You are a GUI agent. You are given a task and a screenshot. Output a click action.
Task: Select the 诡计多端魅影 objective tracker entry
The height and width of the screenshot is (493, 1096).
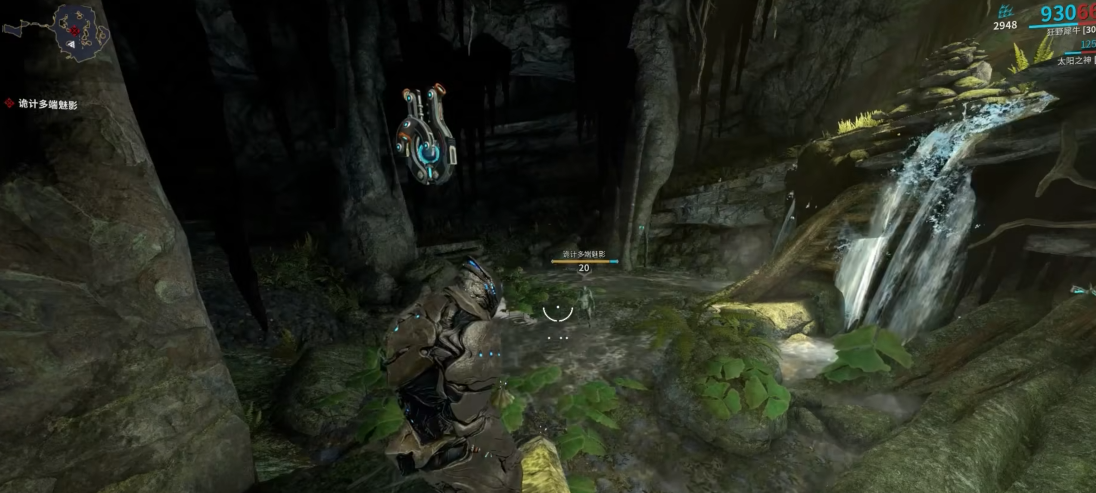(47, 104)
